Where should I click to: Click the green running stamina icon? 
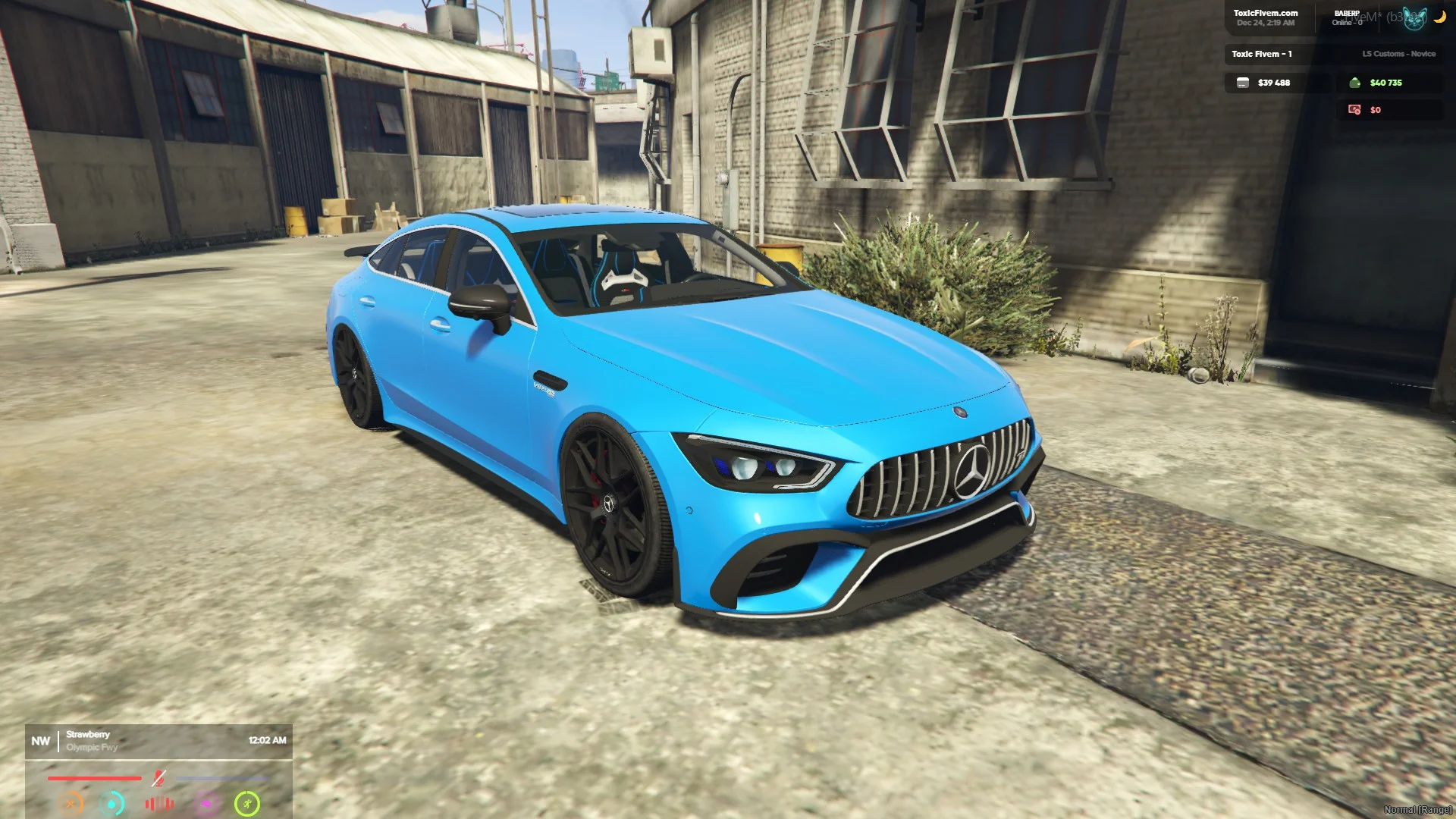[x=247, y=803]
